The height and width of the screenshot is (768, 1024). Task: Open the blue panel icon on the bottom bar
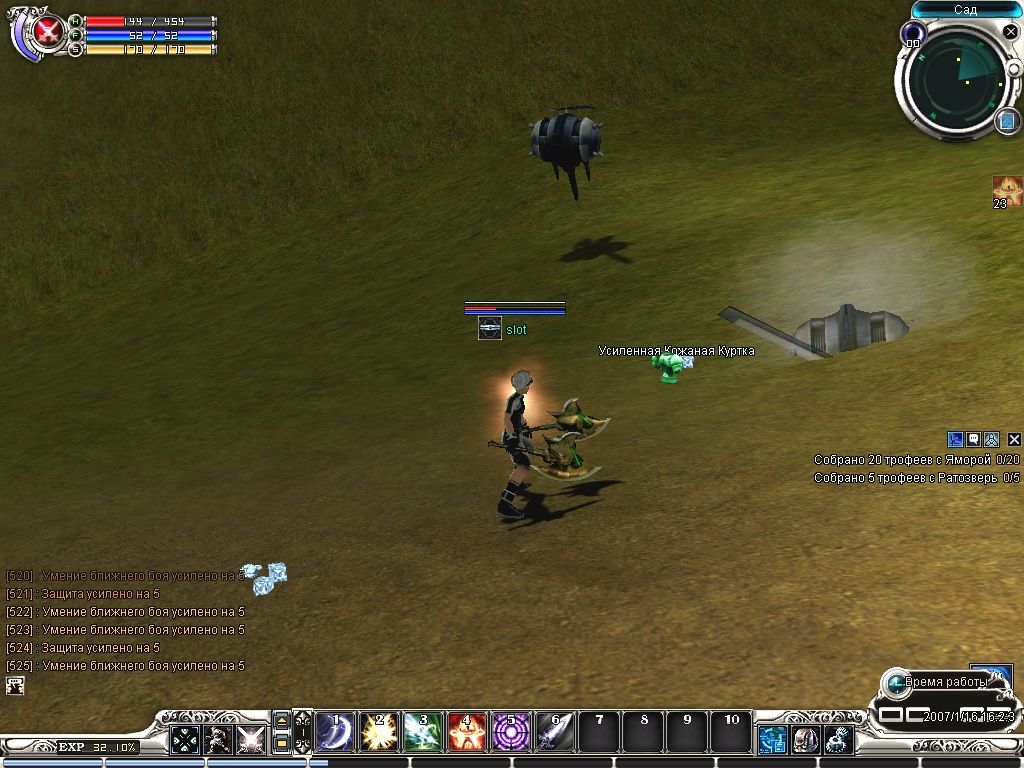click(x=772, y=740)
